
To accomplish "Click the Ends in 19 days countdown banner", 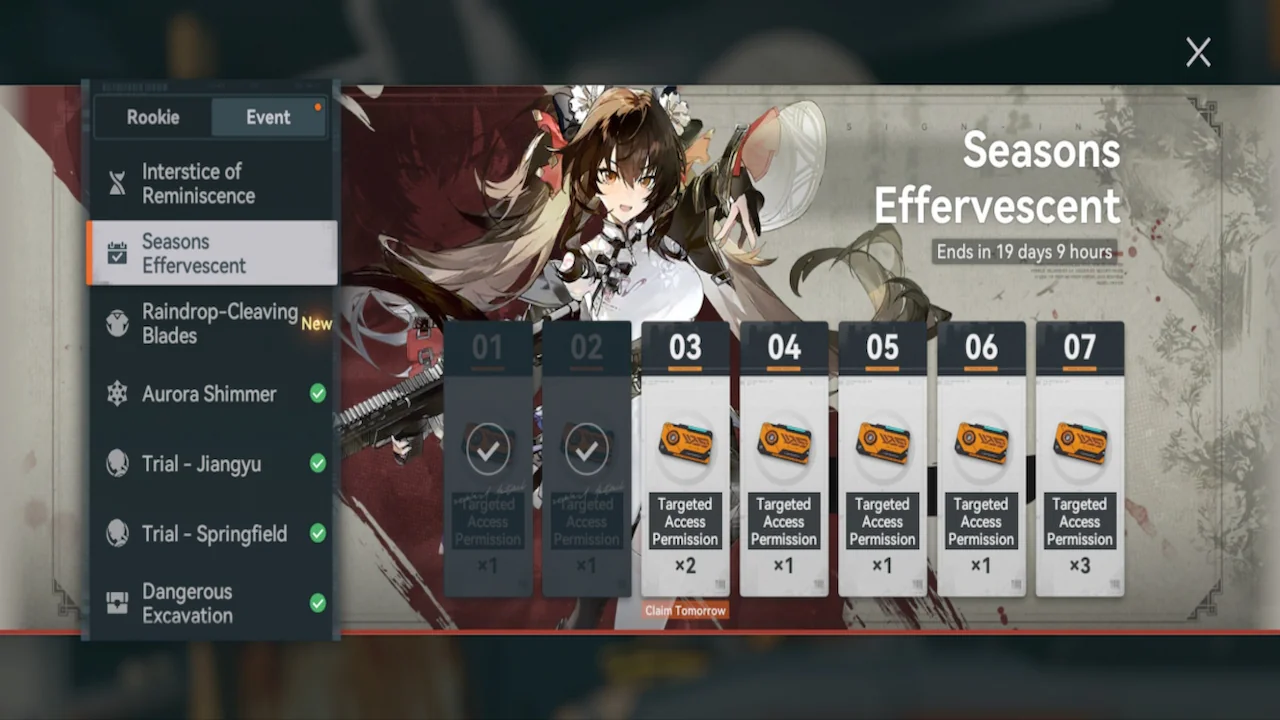I will pos(1024,252).
